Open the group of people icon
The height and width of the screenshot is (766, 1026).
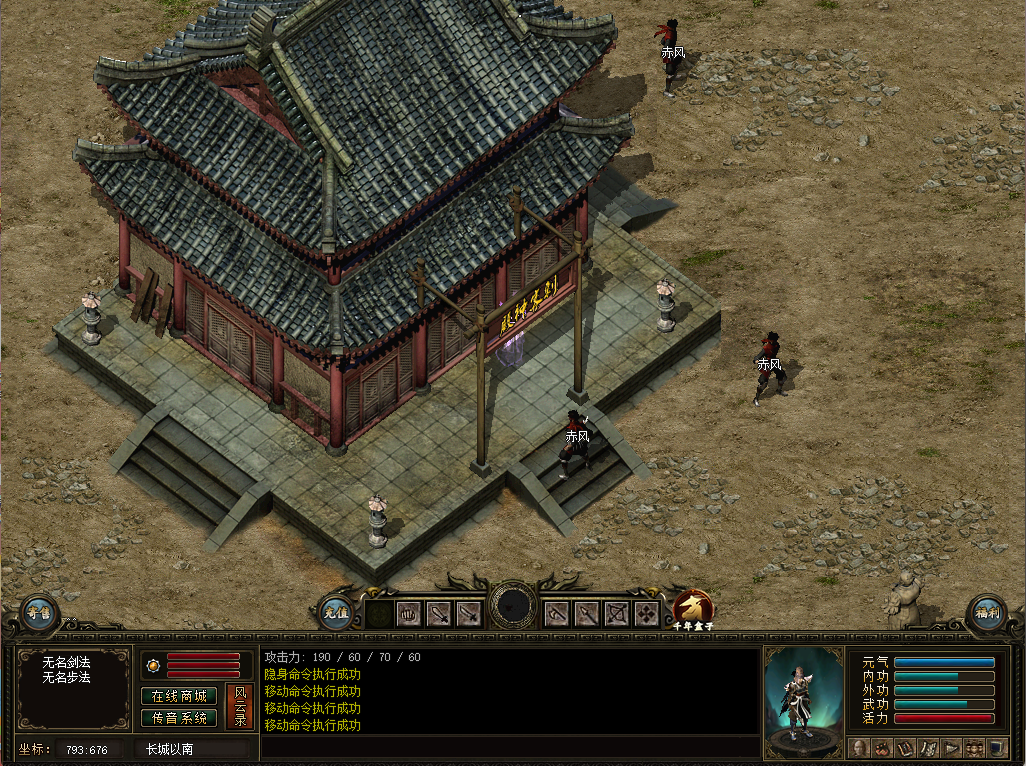[974, 748]
